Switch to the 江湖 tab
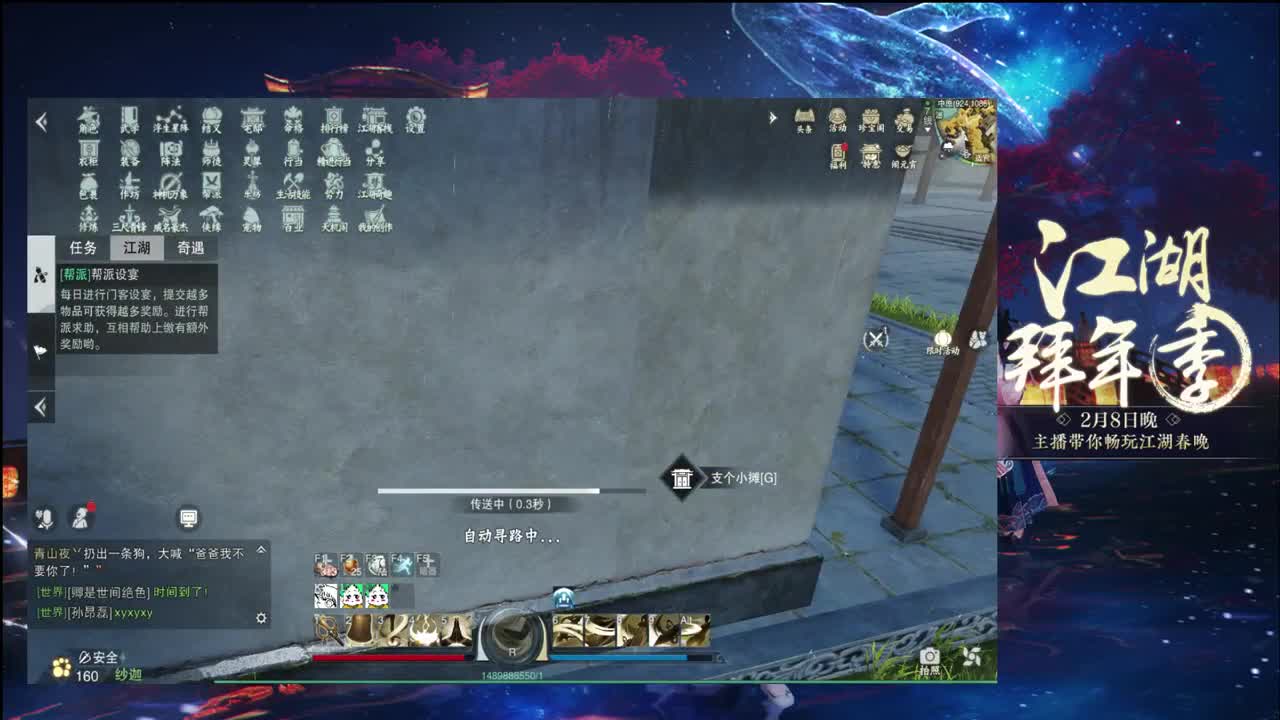The height and width of the screenshot is (720, 1280). [135, 248]
